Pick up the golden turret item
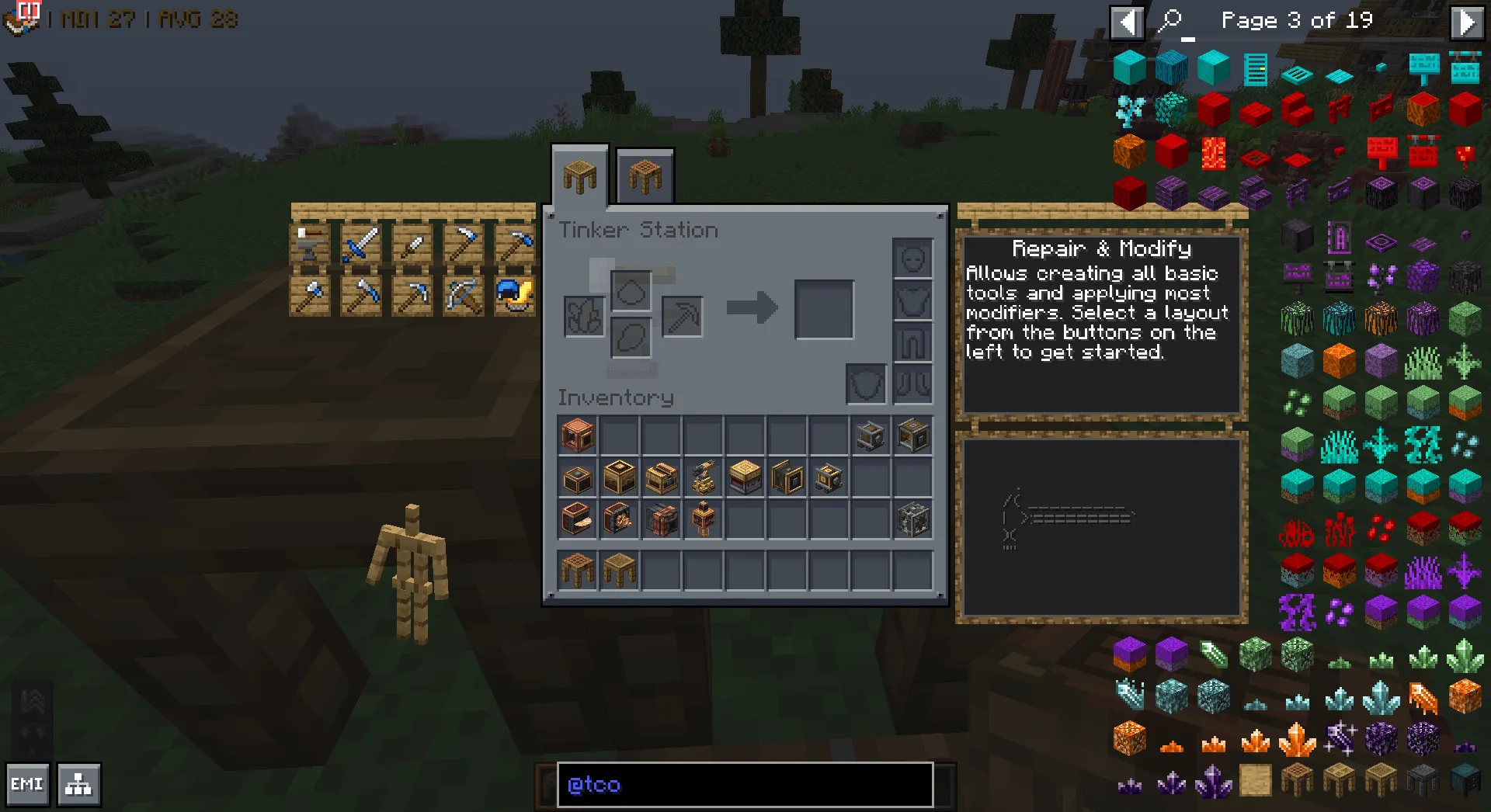Image resolution: width=1491 pixels, height=812 pixels. click(704, 477)
